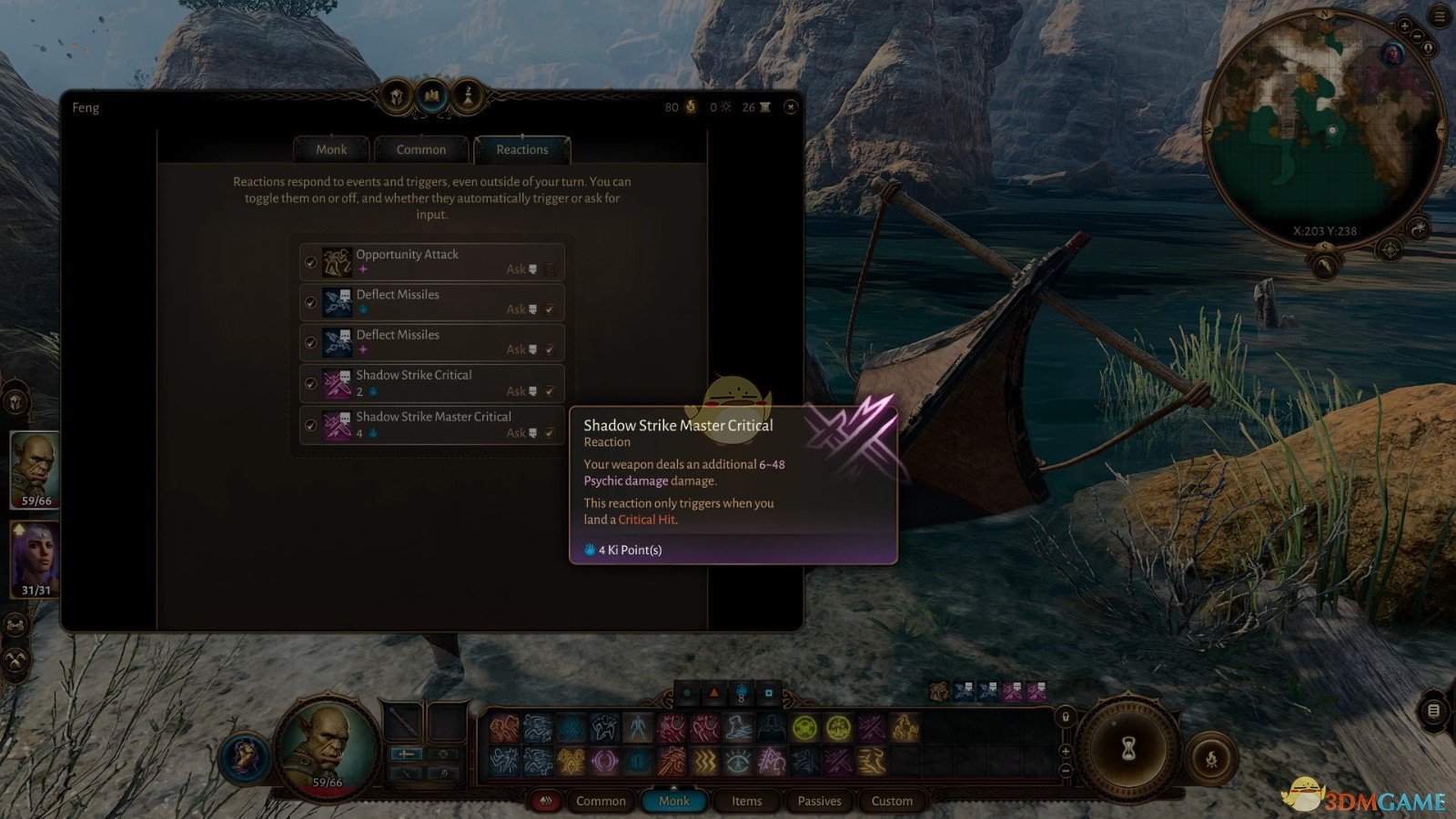Switch to the Custom hotbar tab
The width and height of the screenshot is (1456, 819).
892,801
